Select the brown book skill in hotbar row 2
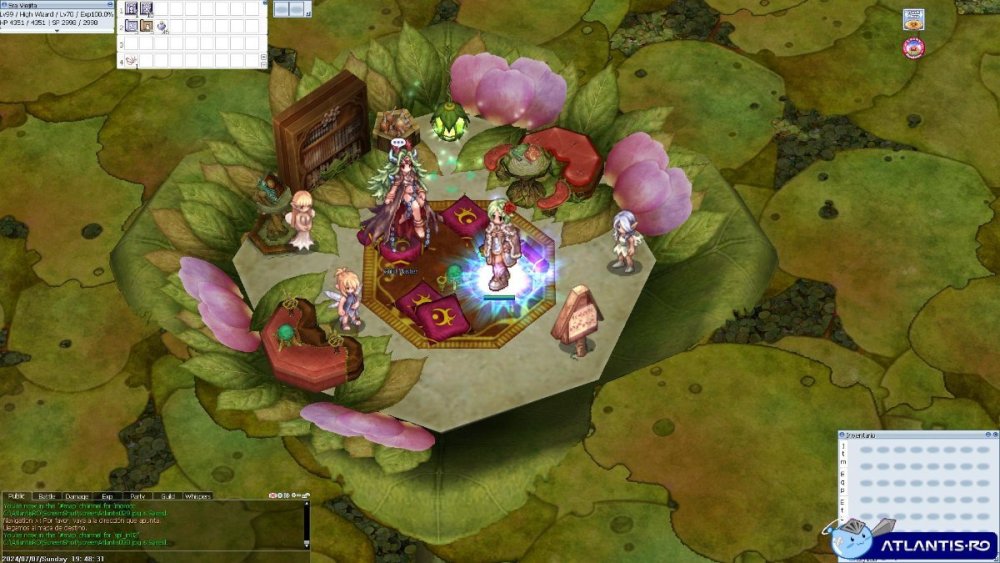The width and height of the screenshot is (1000, 563). (x=146, y=26)
